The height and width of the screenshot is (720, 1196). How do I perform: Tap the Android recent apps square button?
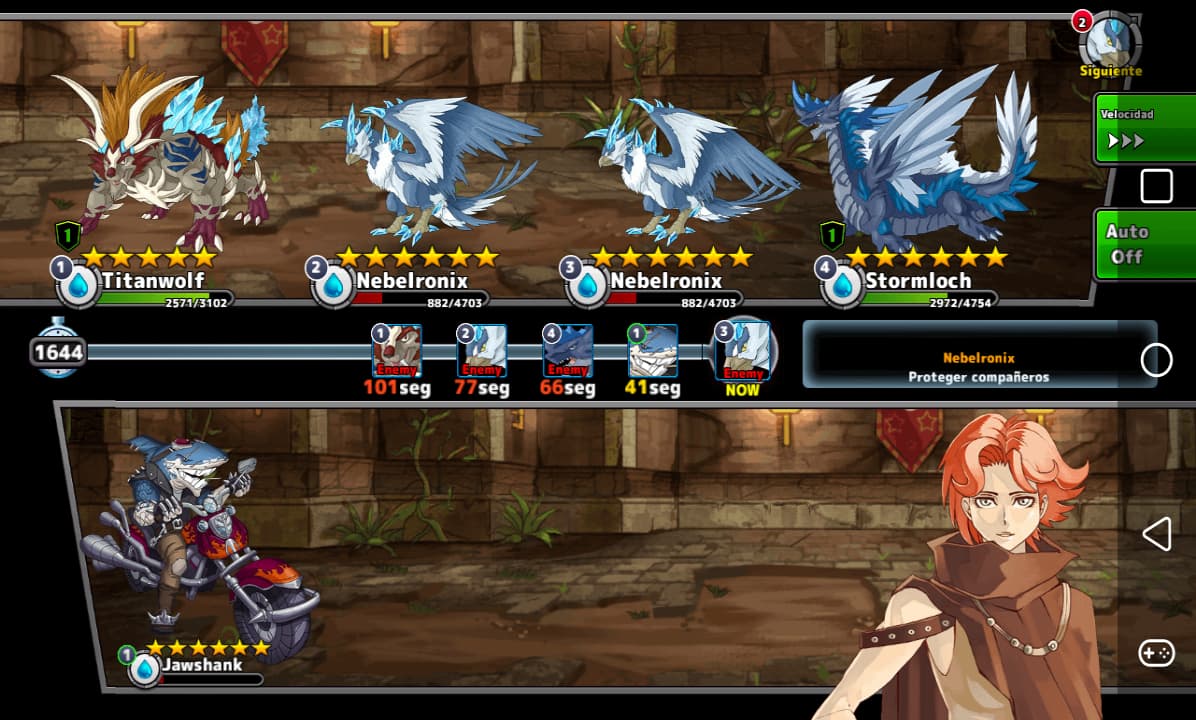(1156, 186)
